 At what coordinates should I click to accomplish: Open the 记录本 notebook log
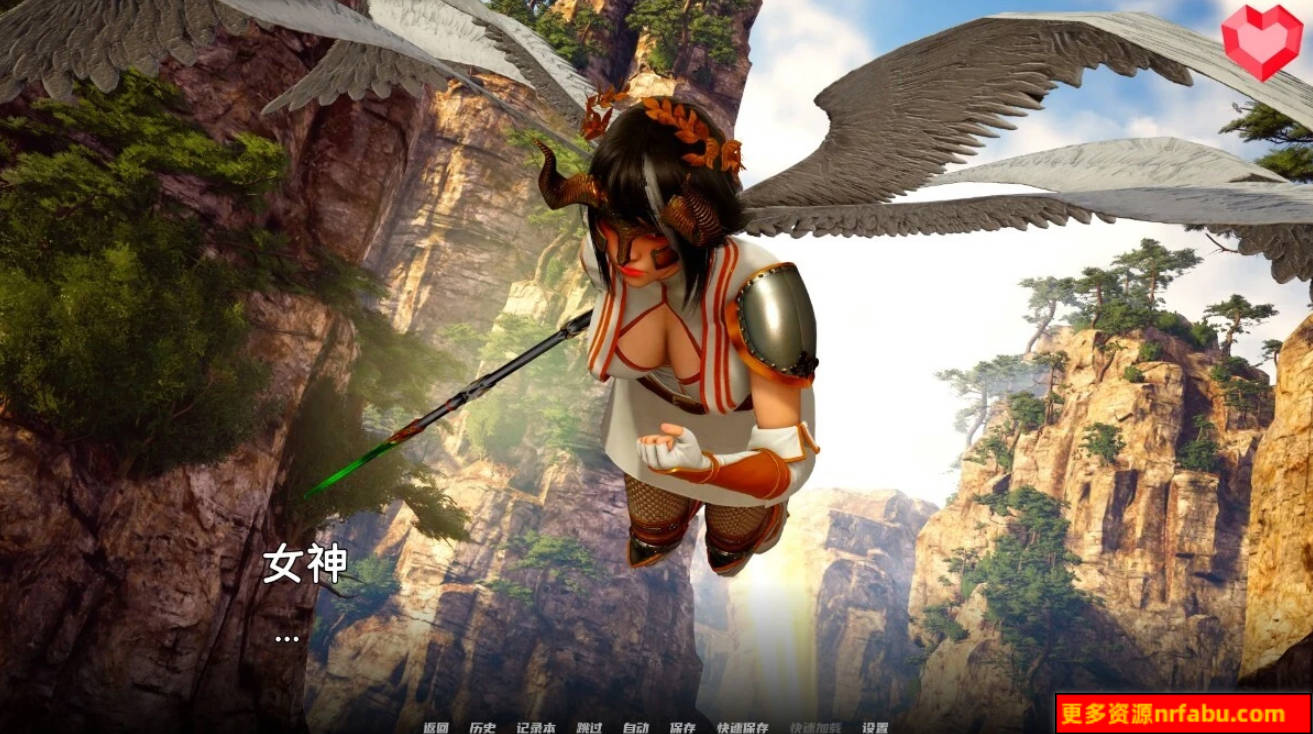pyautogui.click(x=535, y=727)
